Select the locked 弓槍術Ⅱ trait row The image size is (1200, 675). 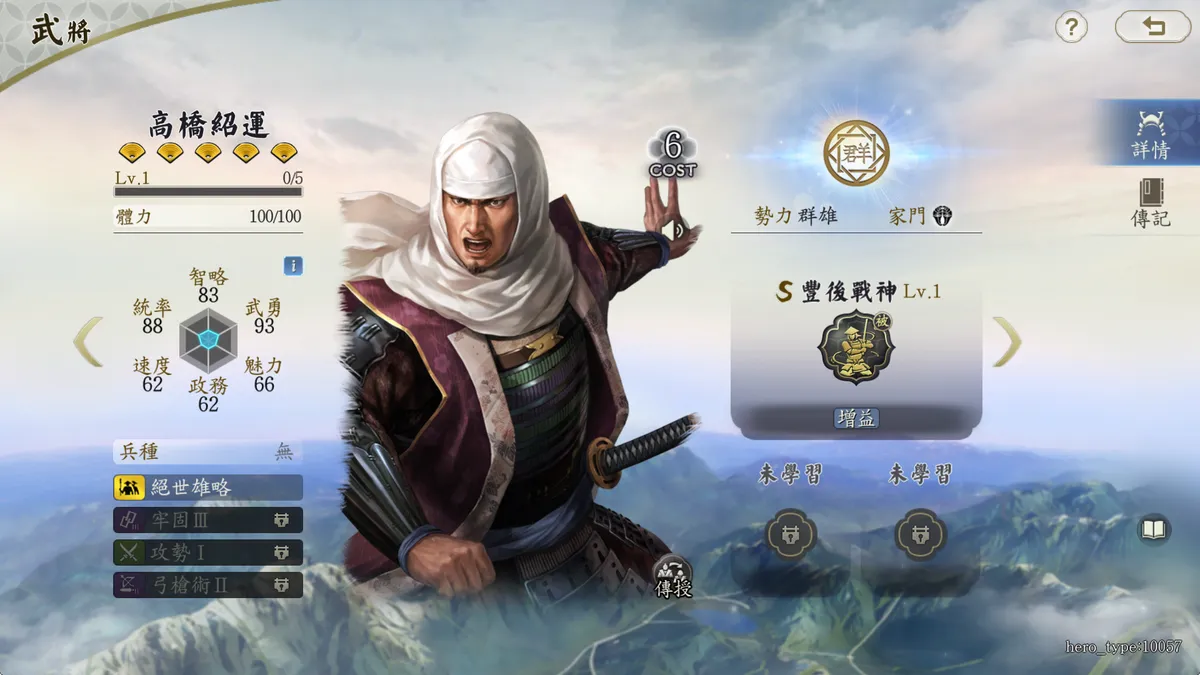[208, 585]
